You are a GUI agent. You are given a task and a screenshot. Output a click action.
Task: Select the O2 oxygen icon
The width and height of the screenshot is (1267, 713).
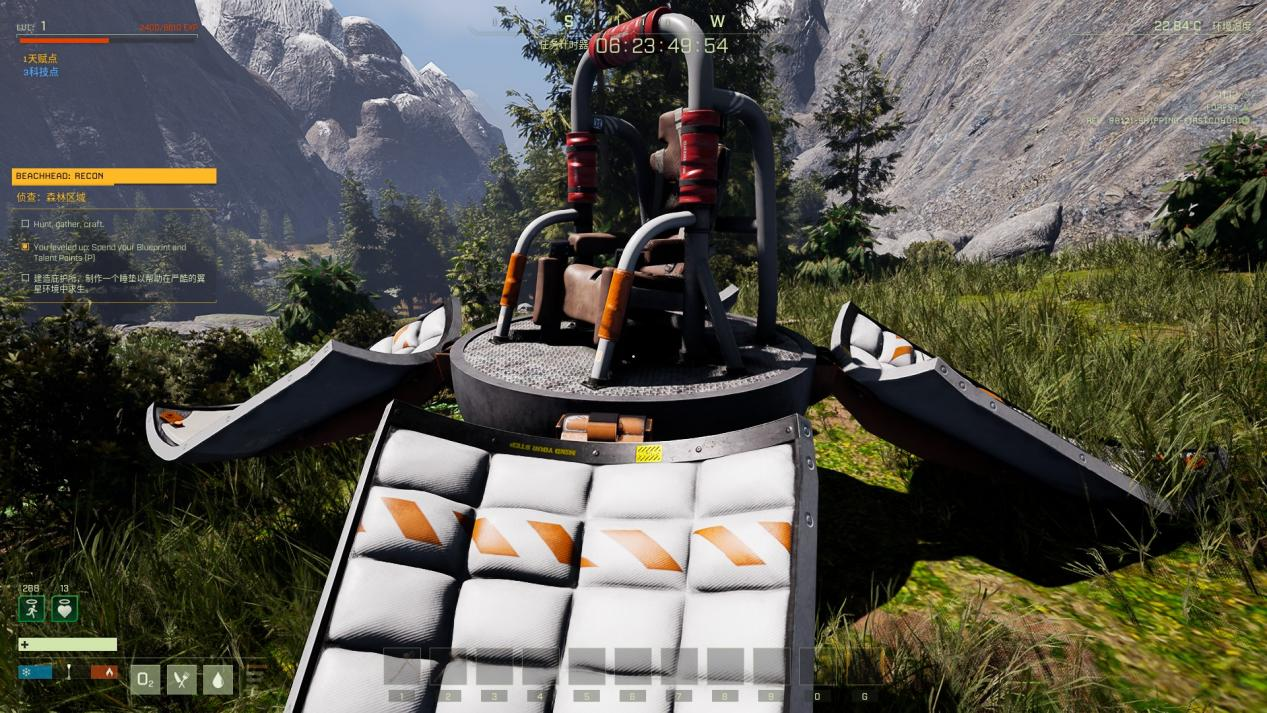[145, 680]
